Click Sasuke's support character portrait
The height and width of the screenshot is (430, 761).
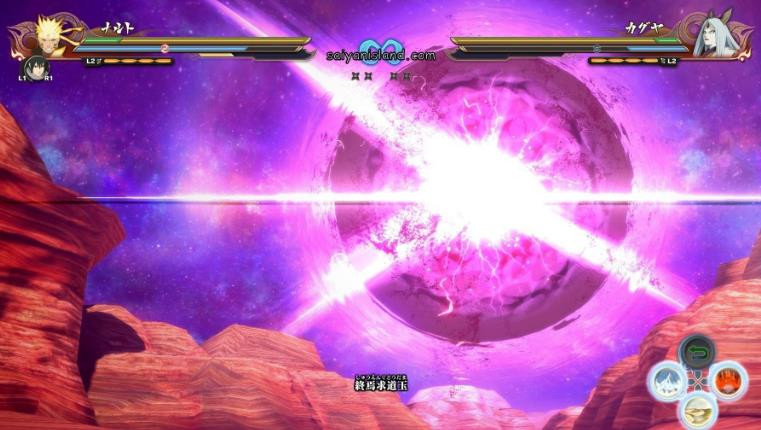(34, 68)
